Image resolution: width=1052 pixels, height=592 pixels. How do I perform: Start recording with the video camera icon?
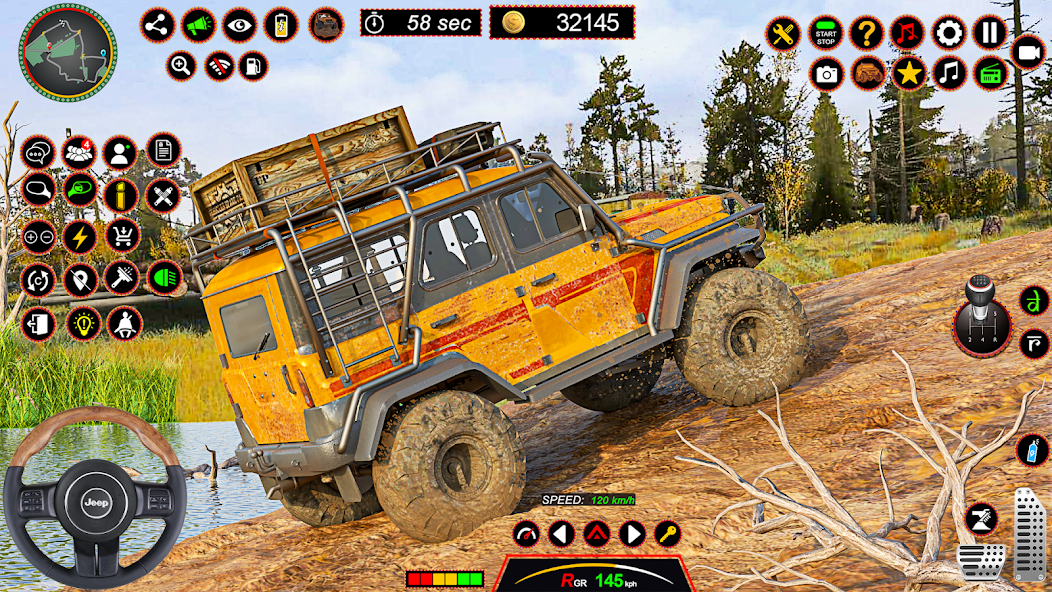pyautogui.click(x=1027, y=52)
